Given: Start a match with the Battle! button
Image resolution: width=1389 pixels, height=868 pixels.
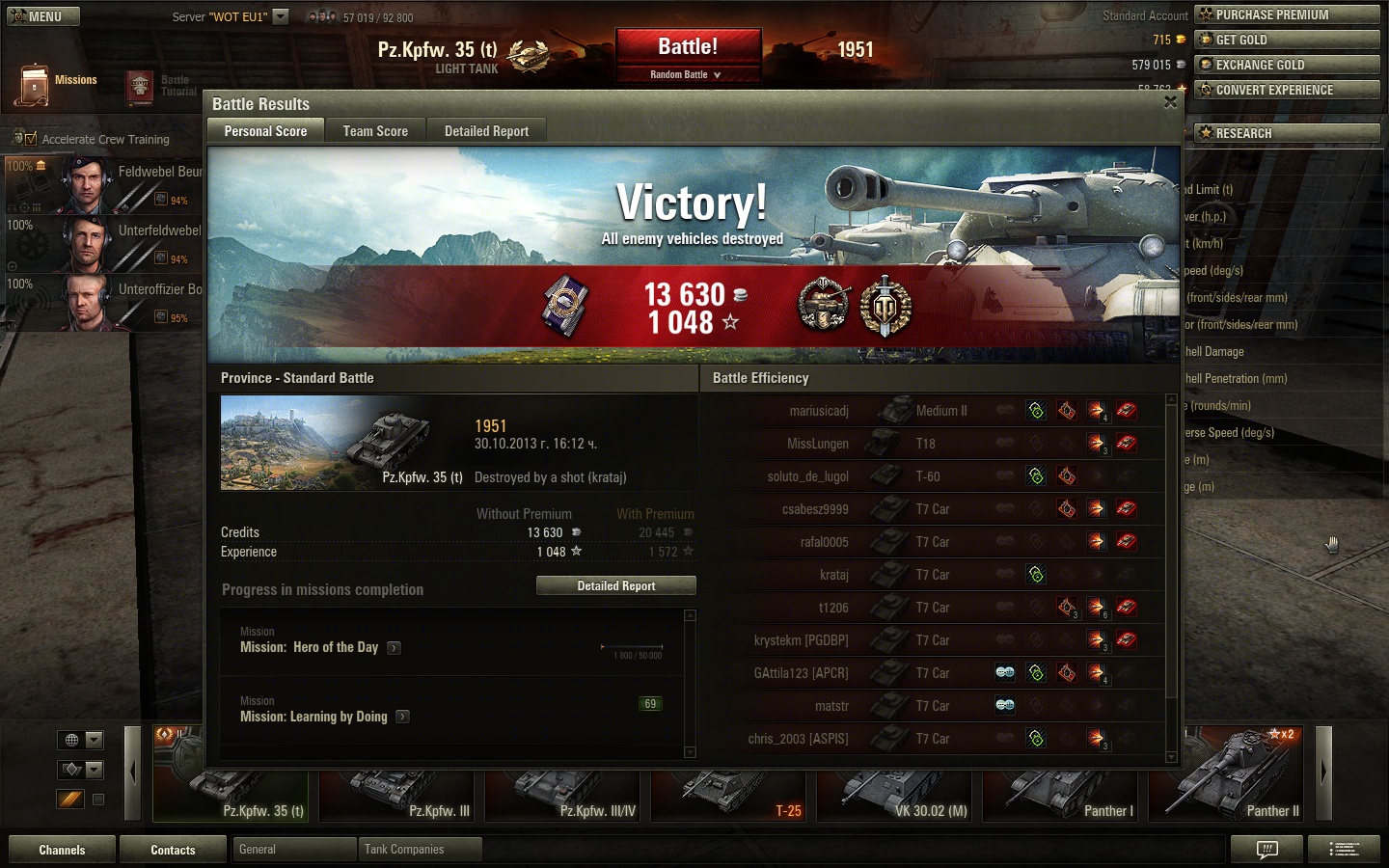Looking at the screenshot, I should pos(688,47).
